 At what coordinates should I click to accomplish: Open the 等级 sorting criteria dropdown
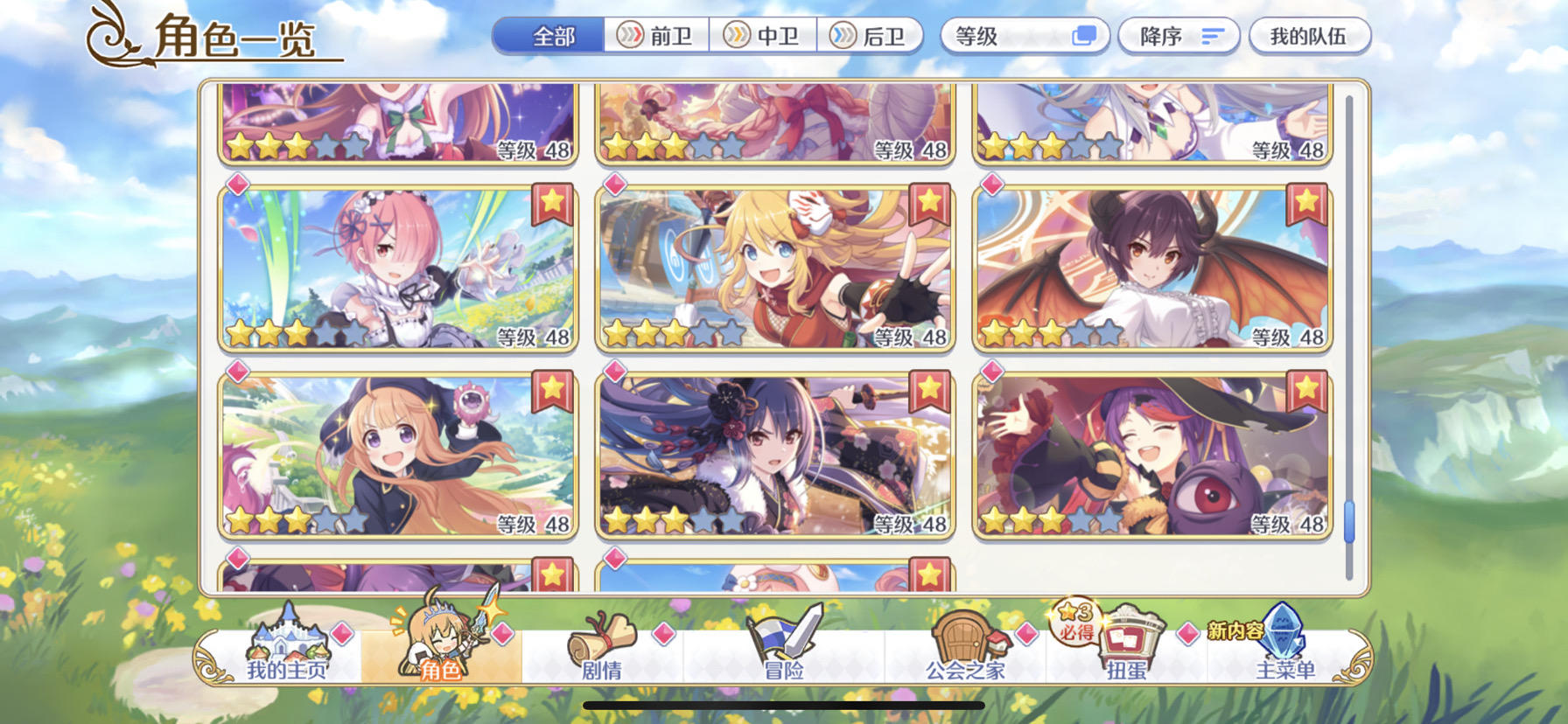click(1024, 36)
